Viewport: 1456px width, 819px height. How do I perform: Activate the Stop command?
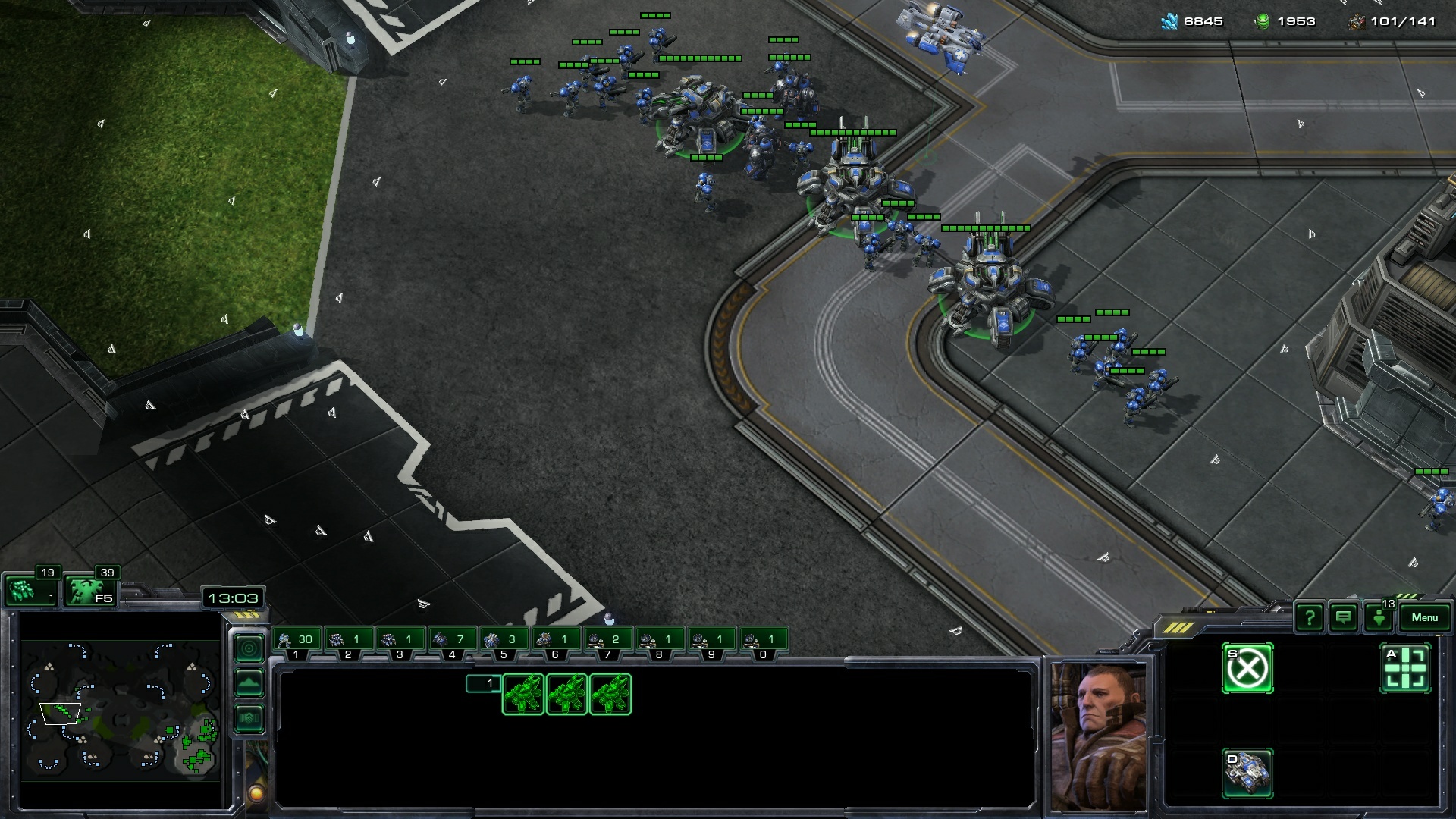(1247, 669)
